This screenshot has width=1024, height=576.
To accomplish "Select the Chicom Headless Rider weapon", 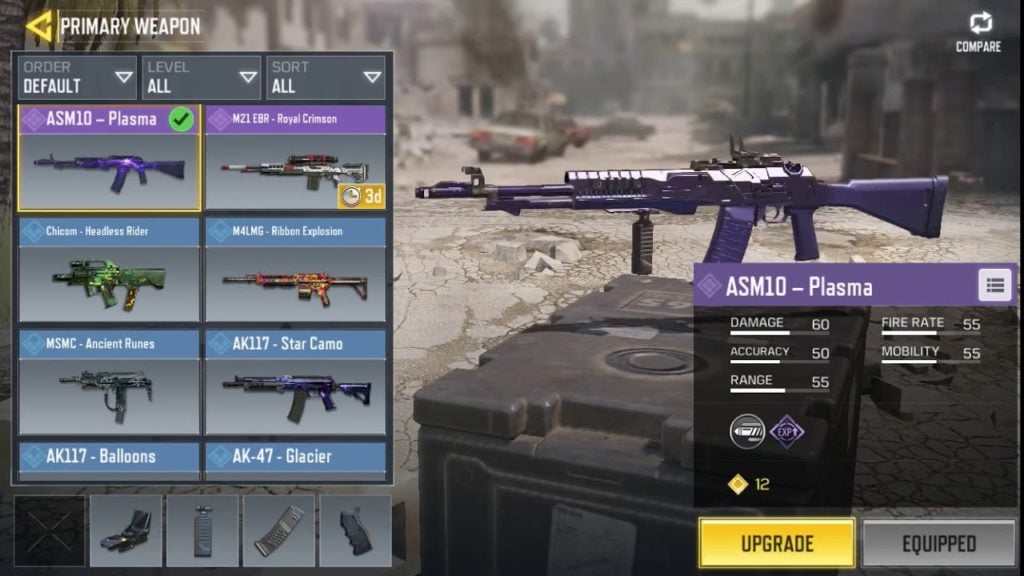I will 109,270.
